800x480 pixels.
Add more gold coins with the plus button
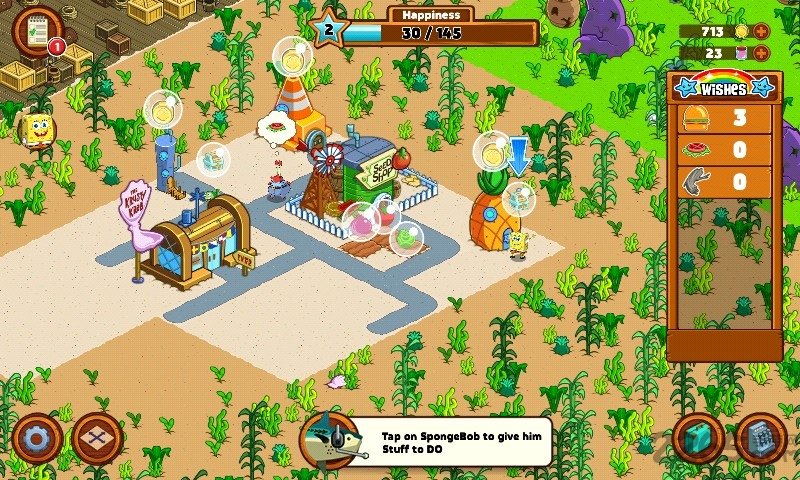tap(762, 30)
